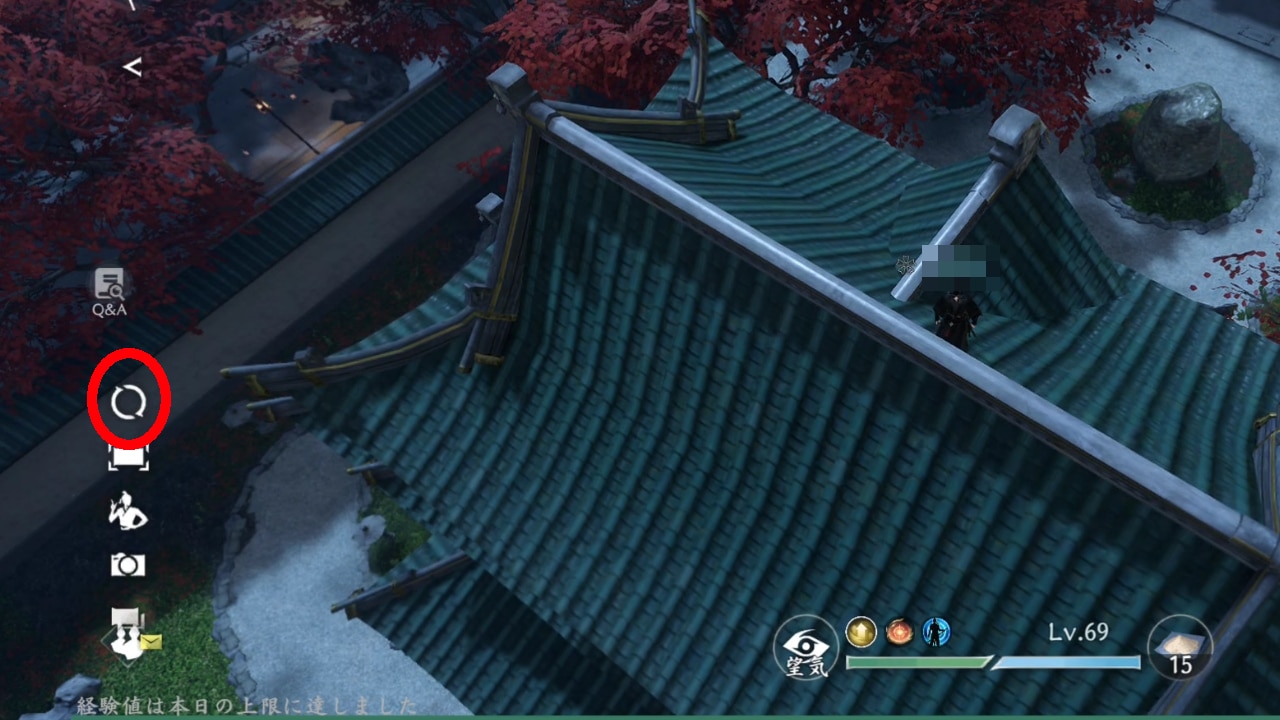
Task: Use the powder item with count 15
Action: coord(1180,647)
